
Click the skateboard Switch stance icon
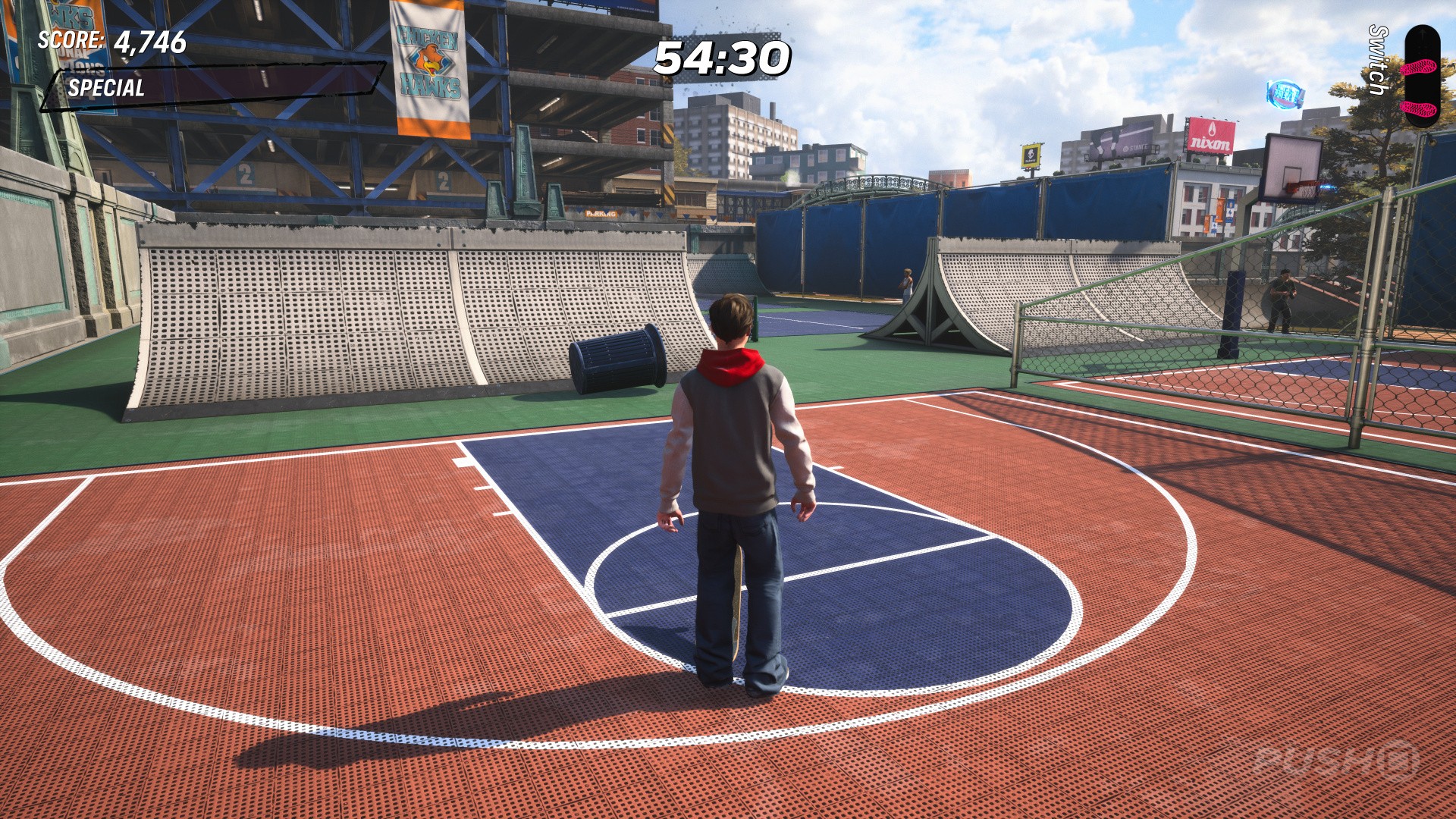tap(1421, 76)
